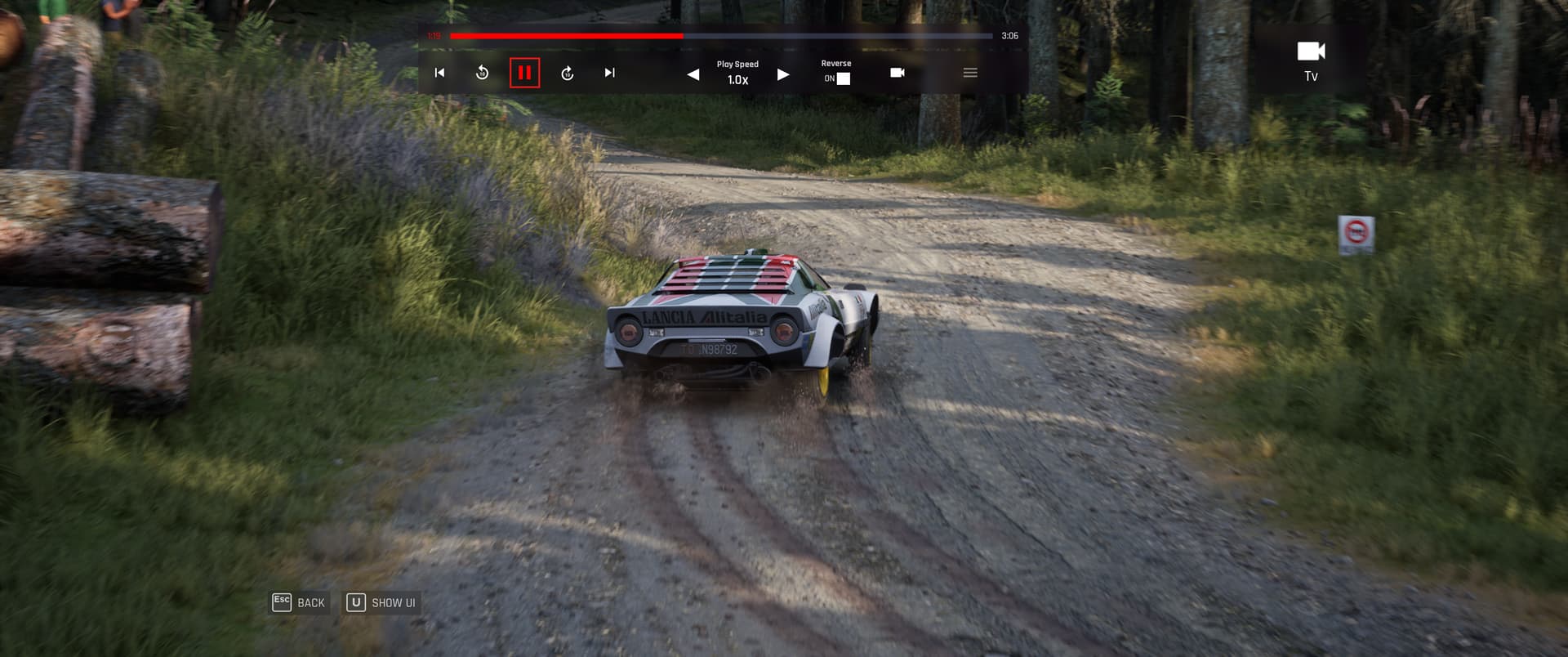Screen dimensions: 1568x657
Task: Toggle the Reverse playback switch
Action: 843,78
